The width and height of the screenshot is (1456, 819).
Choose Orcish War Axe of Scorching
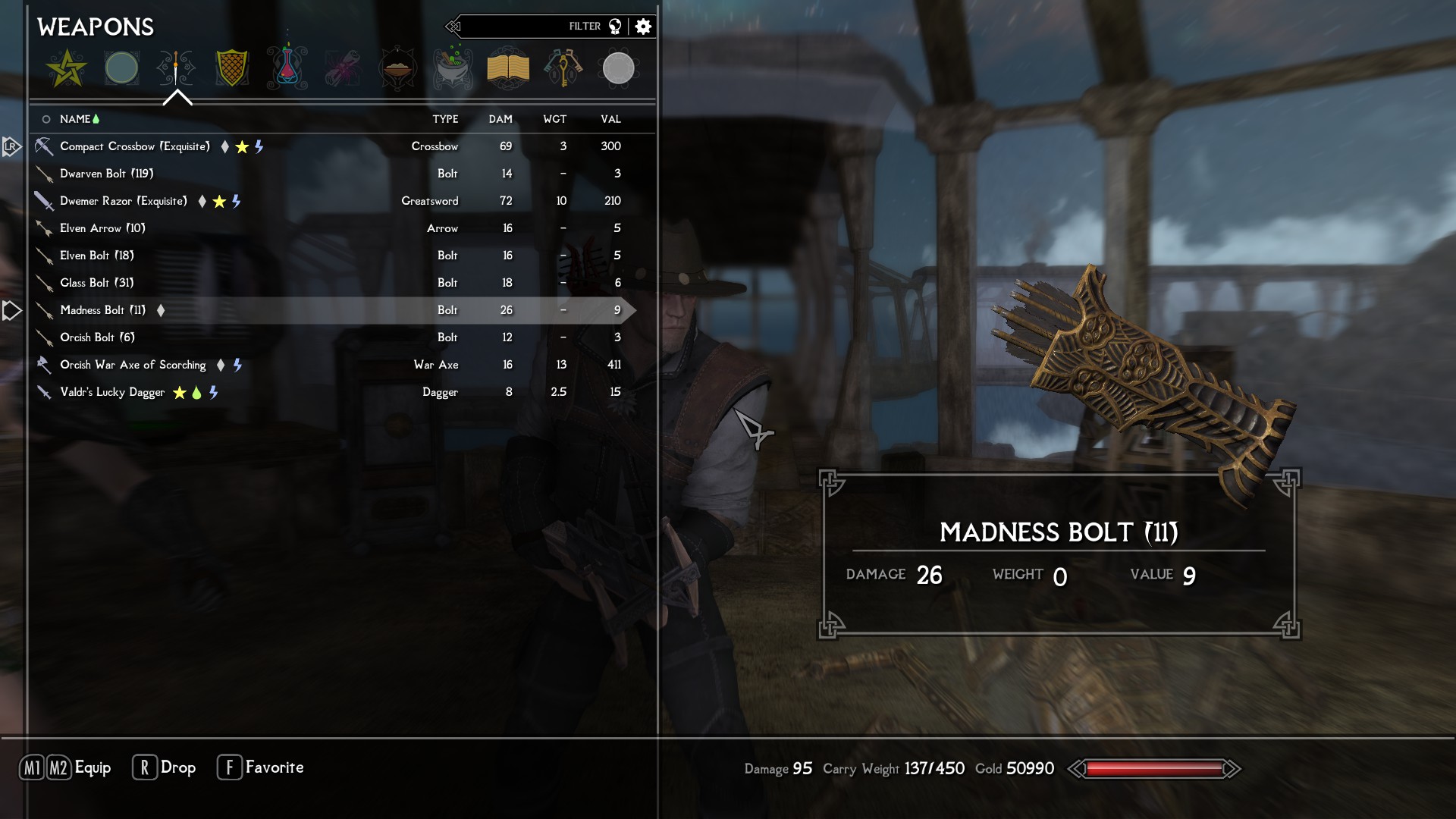[133, 365]
